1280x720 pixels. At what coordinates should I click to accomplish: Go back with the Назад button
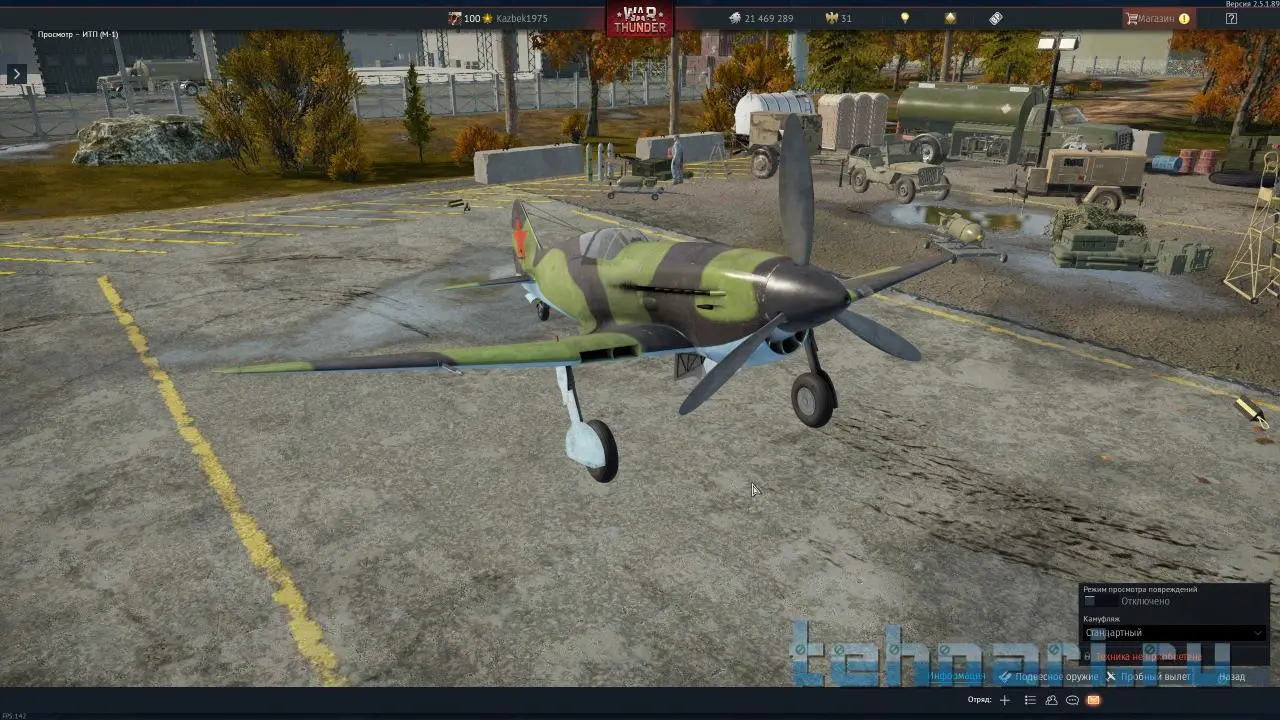[1232, 677]
